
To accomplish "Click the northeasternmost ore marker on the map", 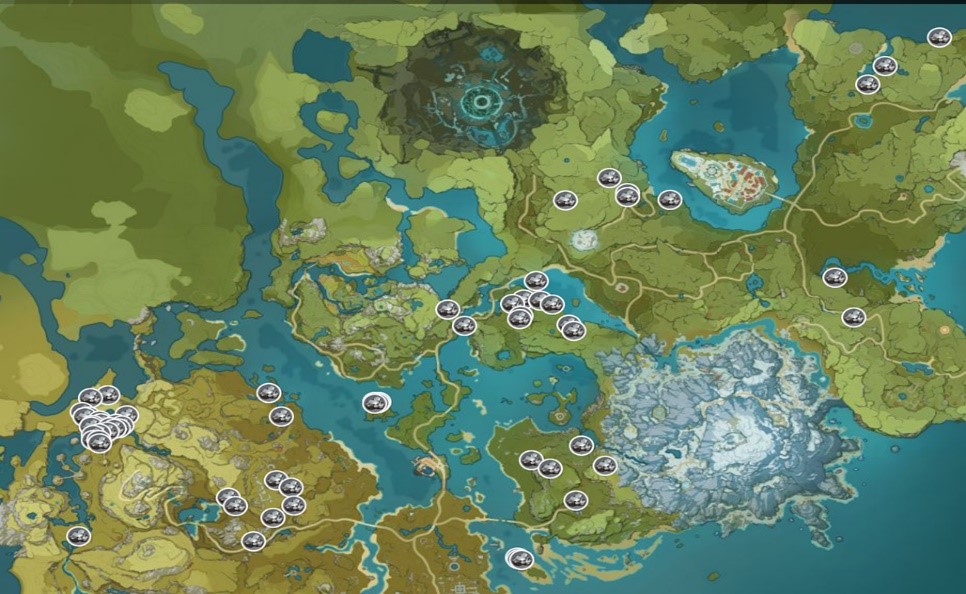I will pyautogui.click(x=938, y=38).
